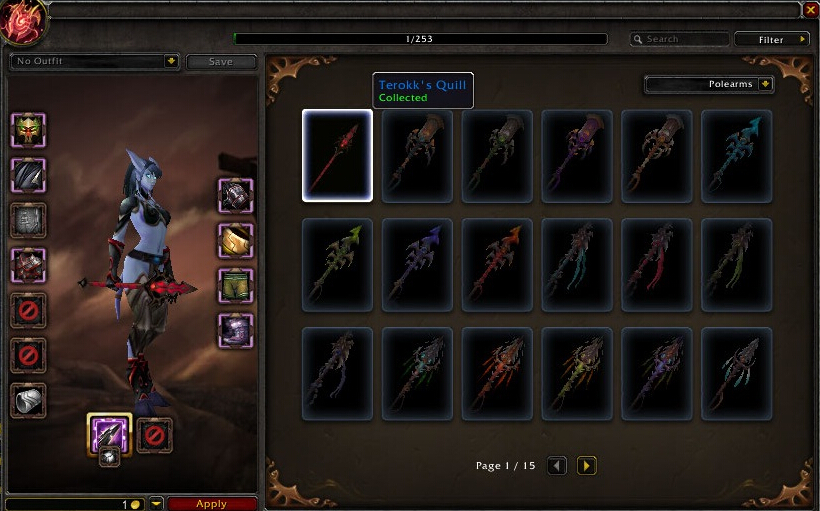
Task: Save the current outfit
Action: click(x=221, y=62)
